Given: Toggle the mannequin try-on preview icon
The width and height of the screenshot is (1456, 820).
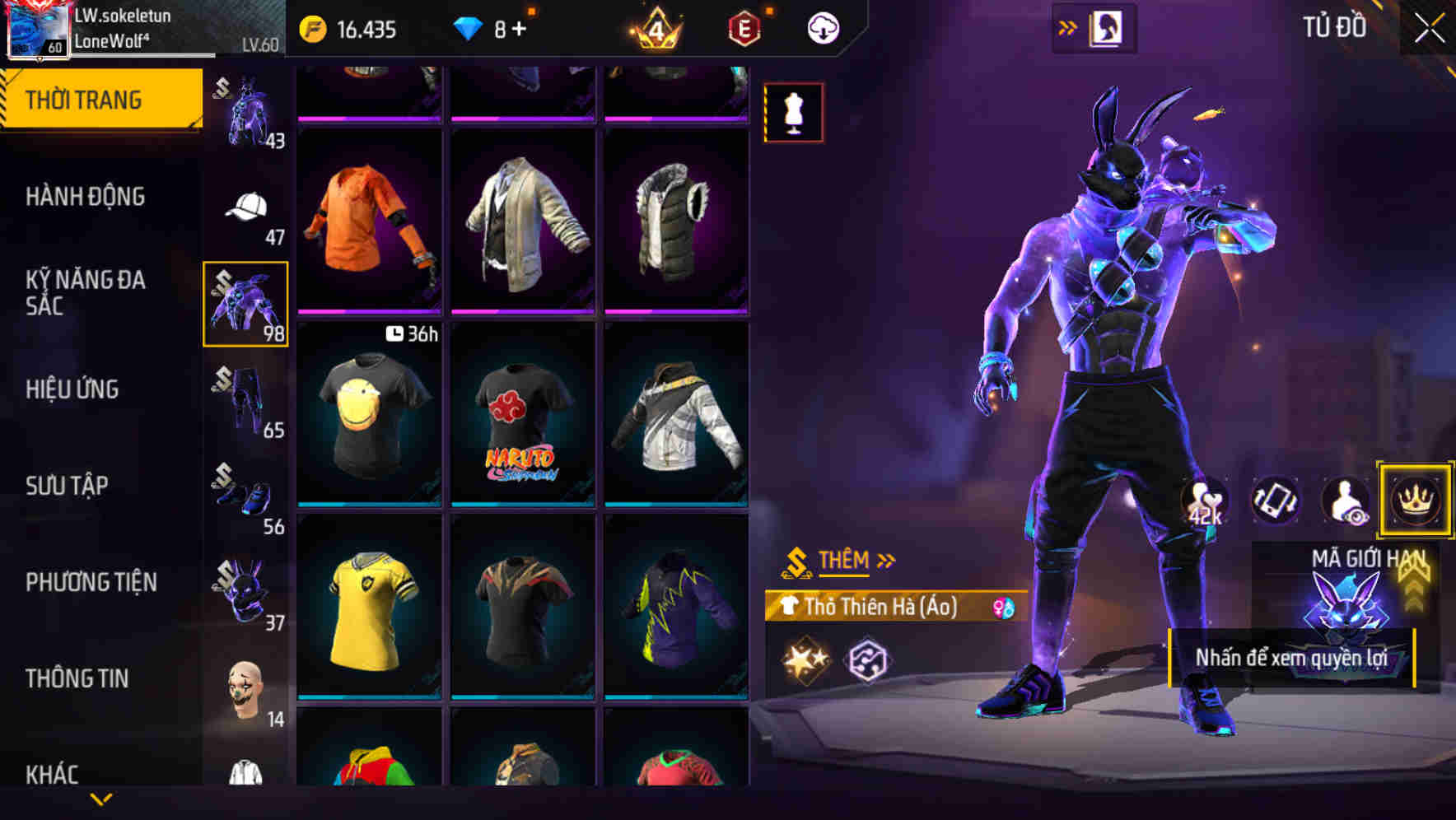Looking at the screenshot, I should pyautogui.click(x=794, y=112).
